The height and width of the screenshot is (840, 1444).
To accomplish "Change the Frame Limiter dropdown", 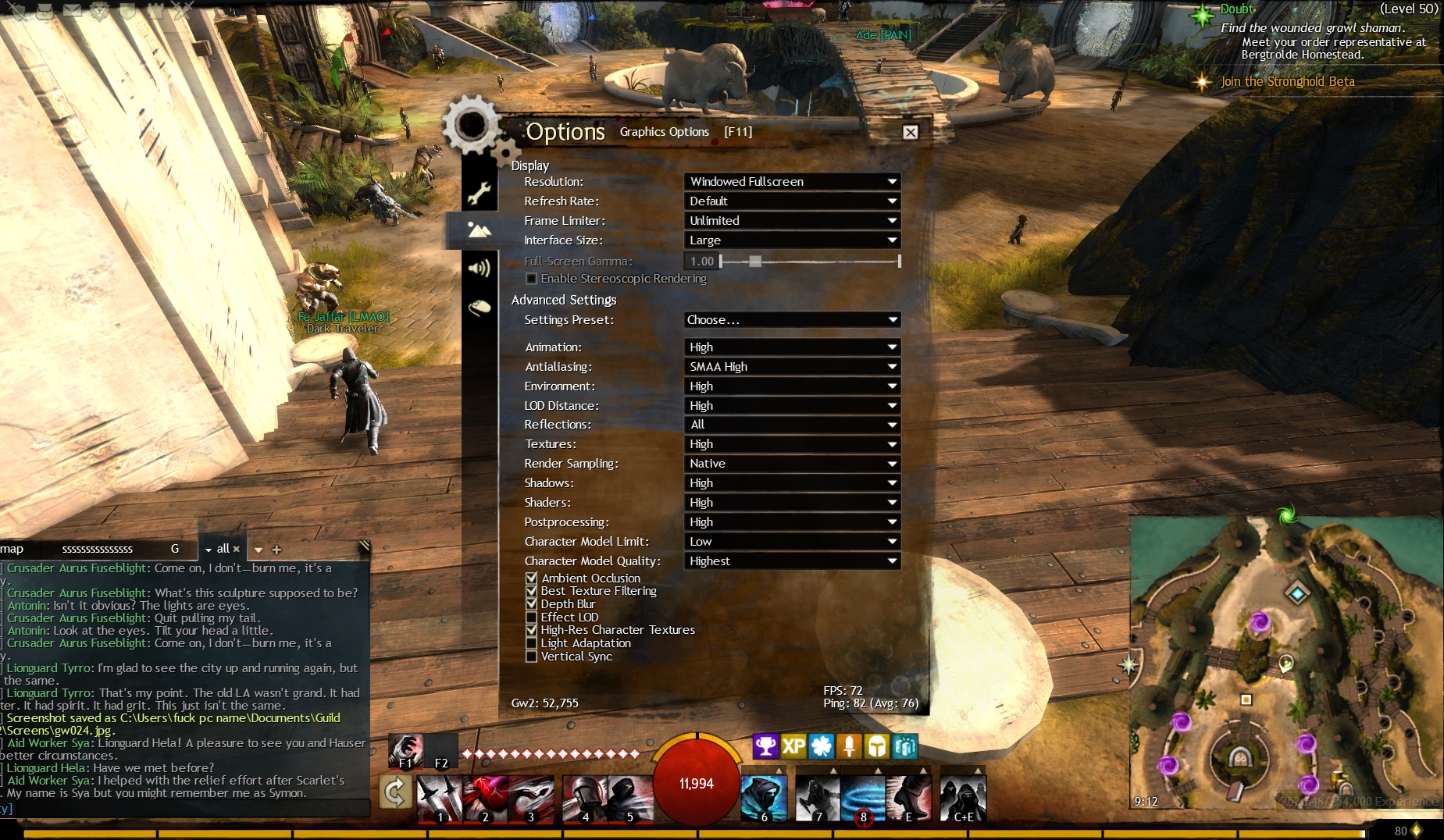I will (x=792, y=221).
